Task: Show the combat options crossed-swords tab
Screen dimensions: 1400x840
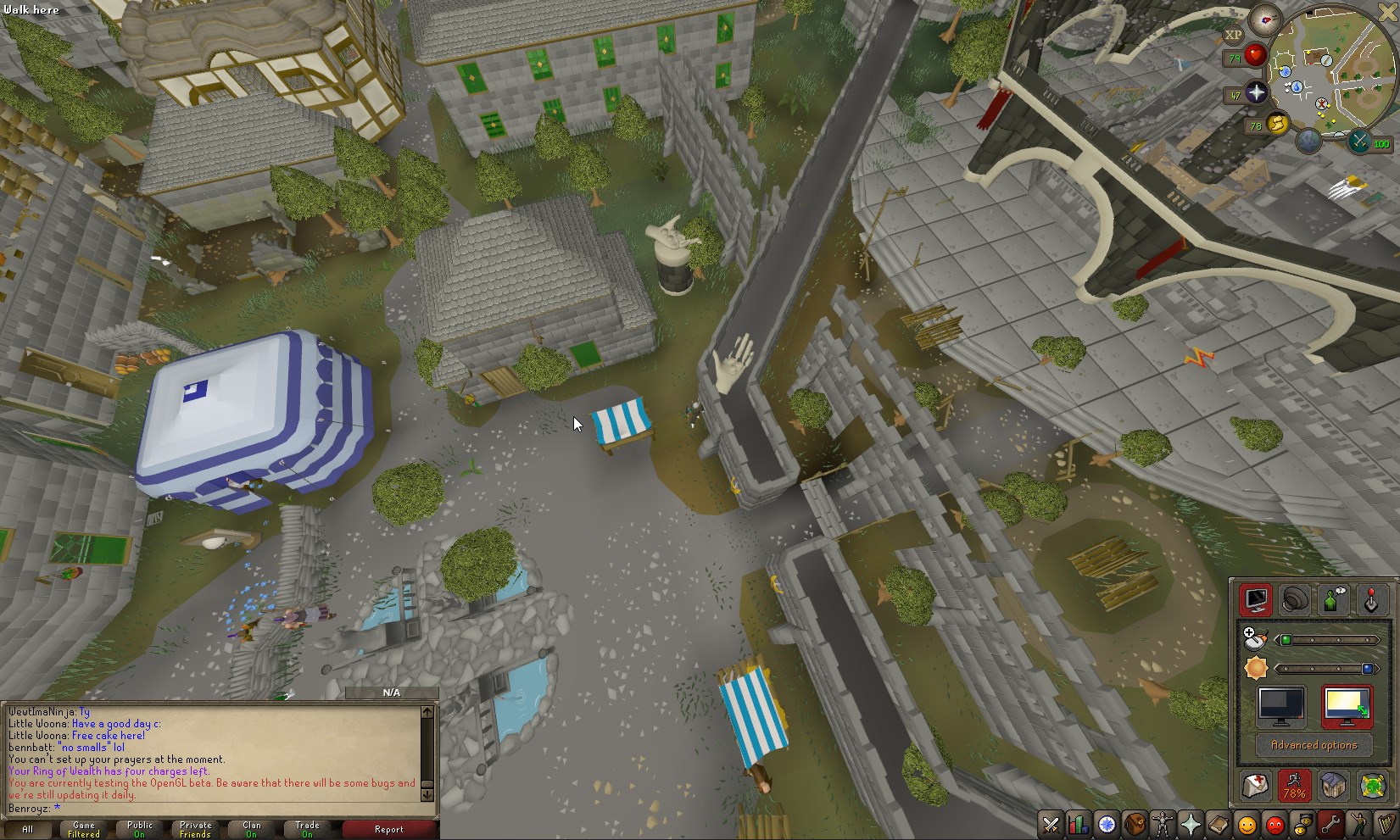Action: point(1051,824)
